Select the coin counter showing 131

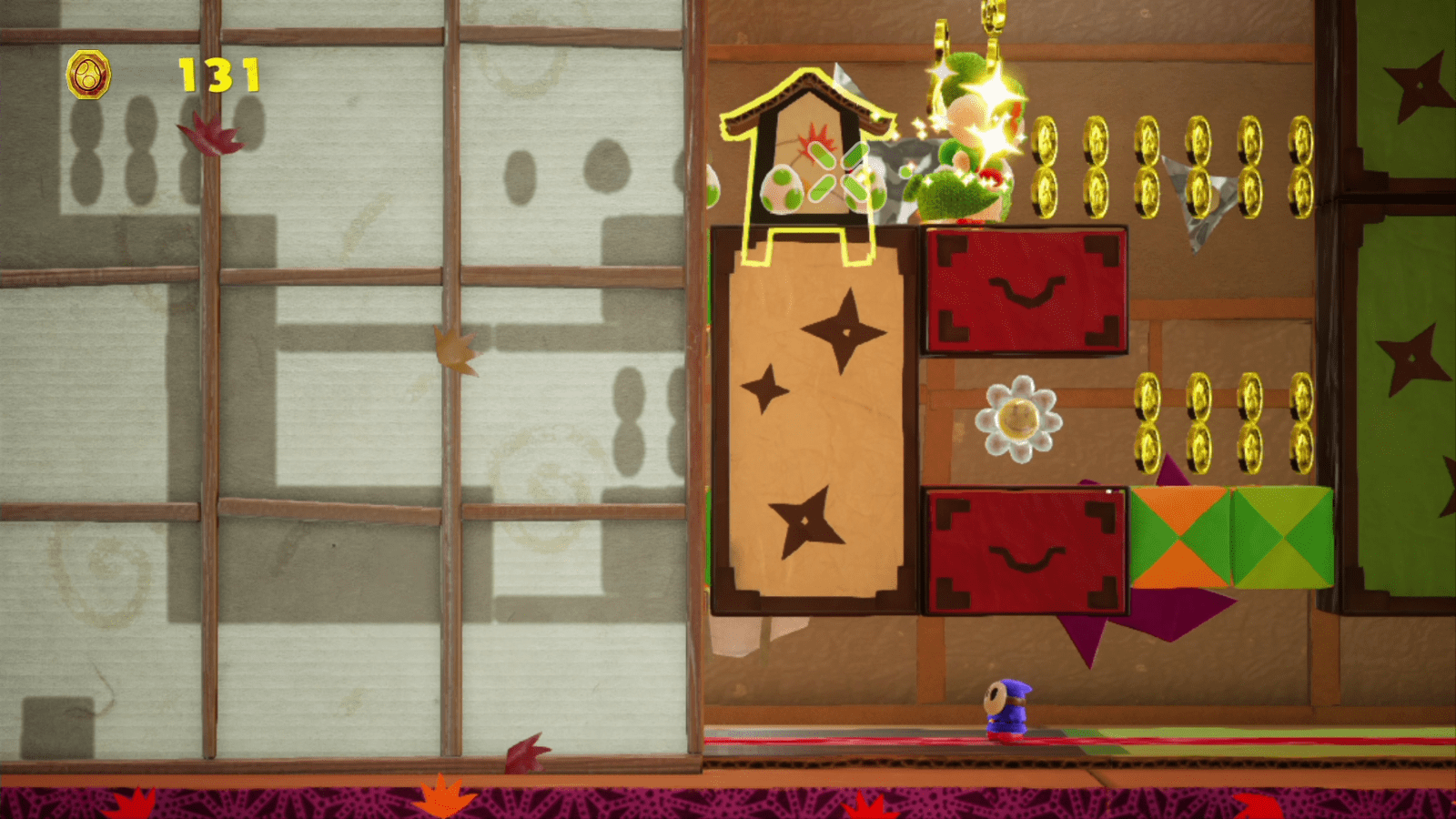[x=216, y=73]
